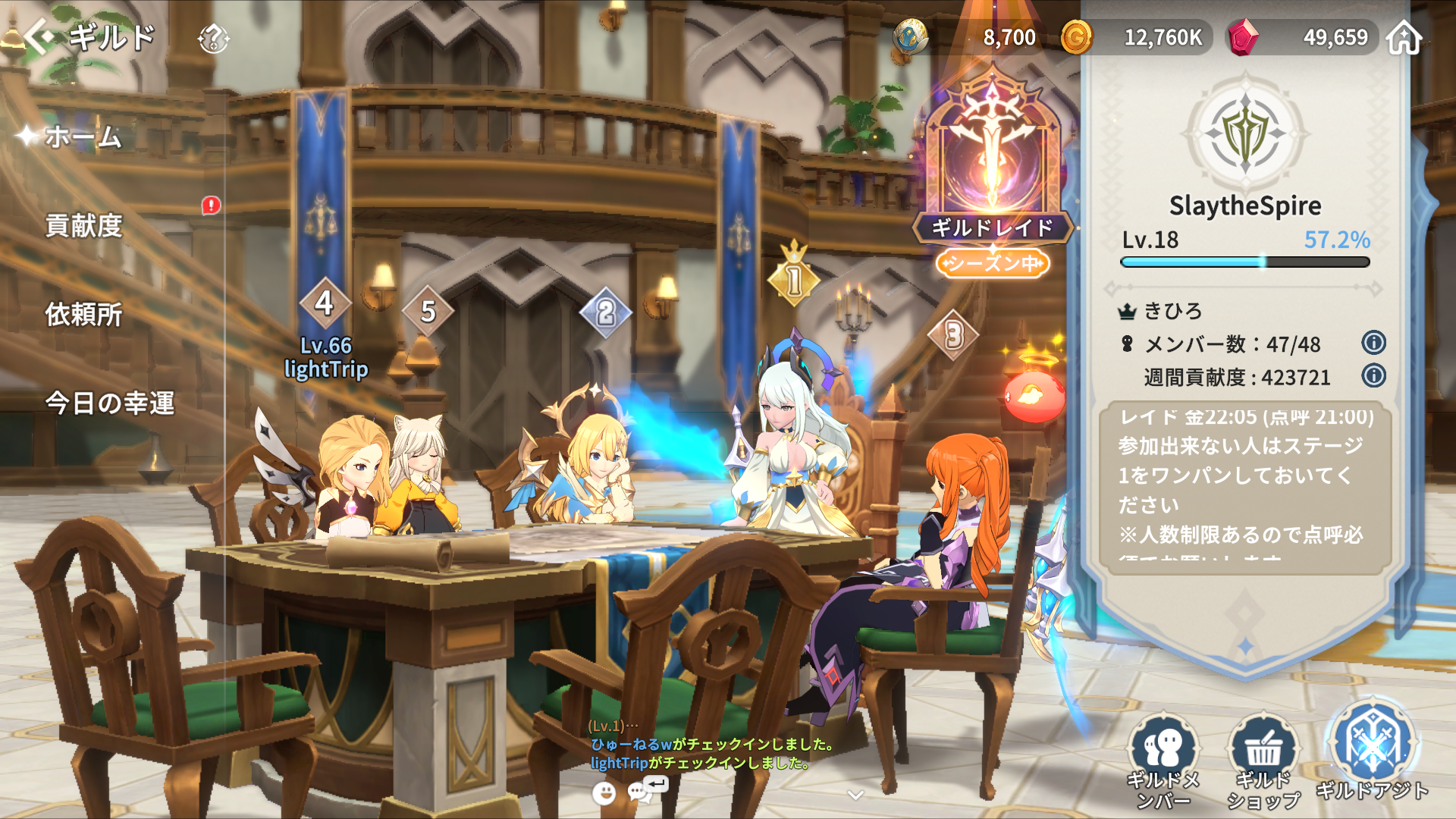Click the red gem currency icon

tap(1243, 37)
